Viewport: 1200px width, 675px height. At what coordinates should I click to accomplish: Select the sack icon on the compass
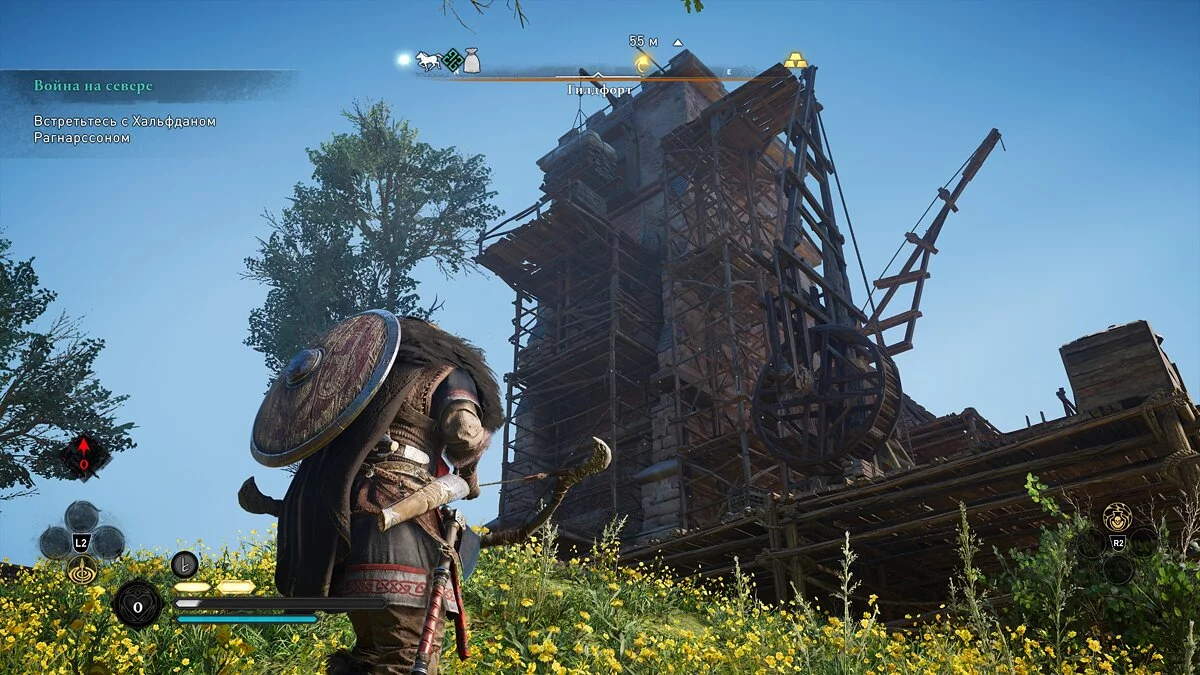pos(471,62)
